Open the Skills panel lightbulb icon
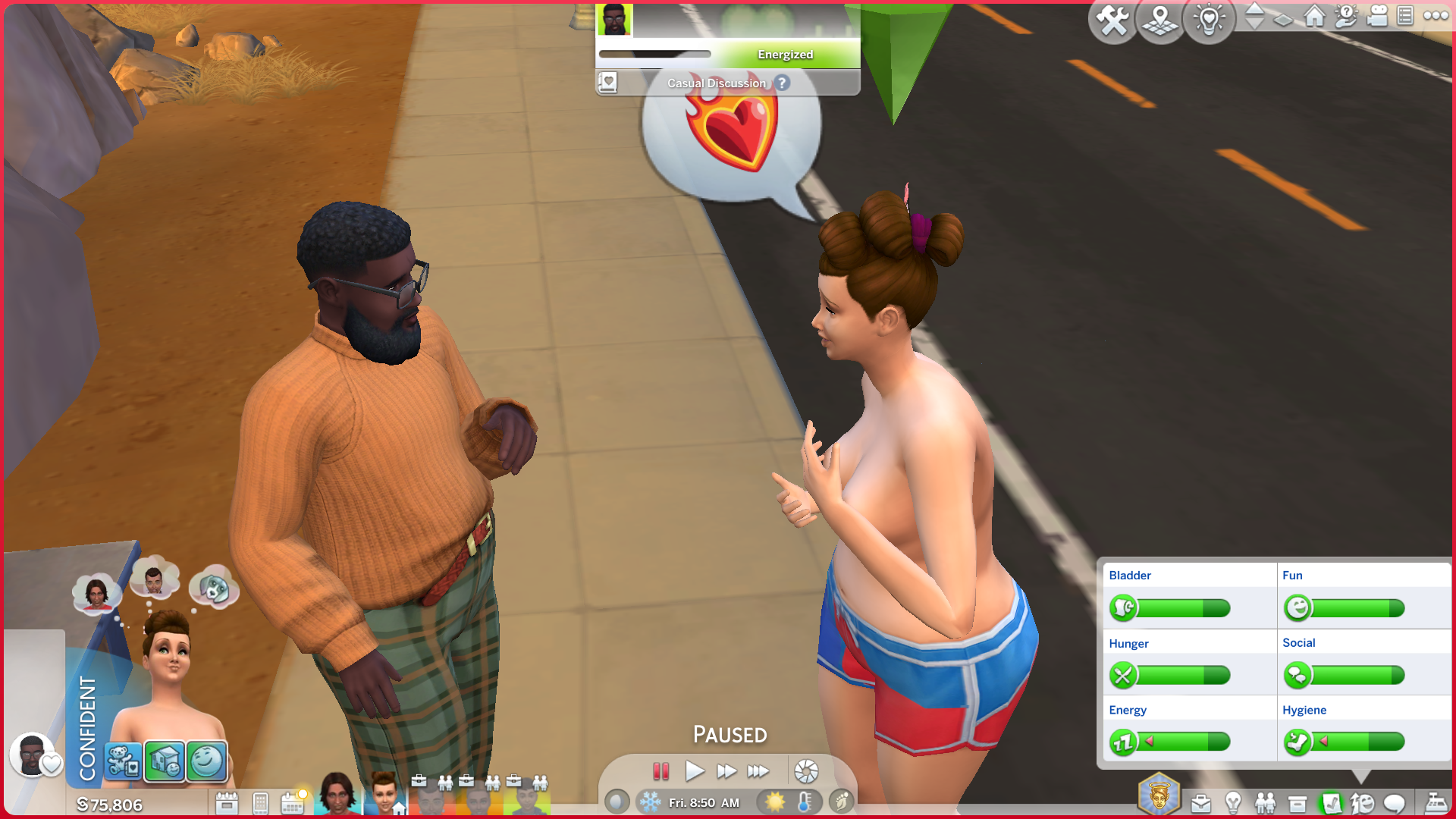The width and height of the screenshot is (1456, 819). point(1233,802)
